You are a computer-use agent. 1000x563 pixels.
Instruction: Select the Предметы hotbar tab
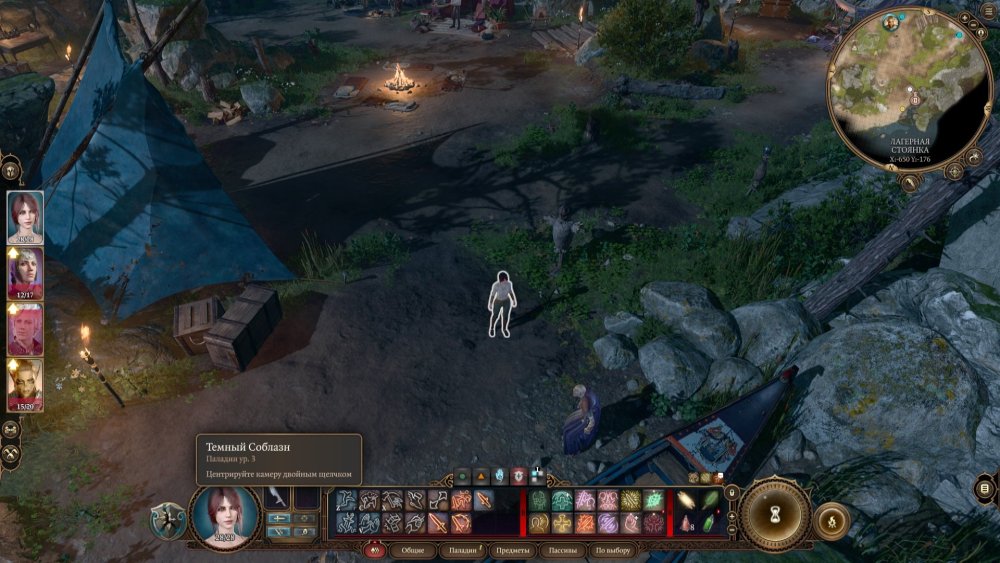[513, 550]
